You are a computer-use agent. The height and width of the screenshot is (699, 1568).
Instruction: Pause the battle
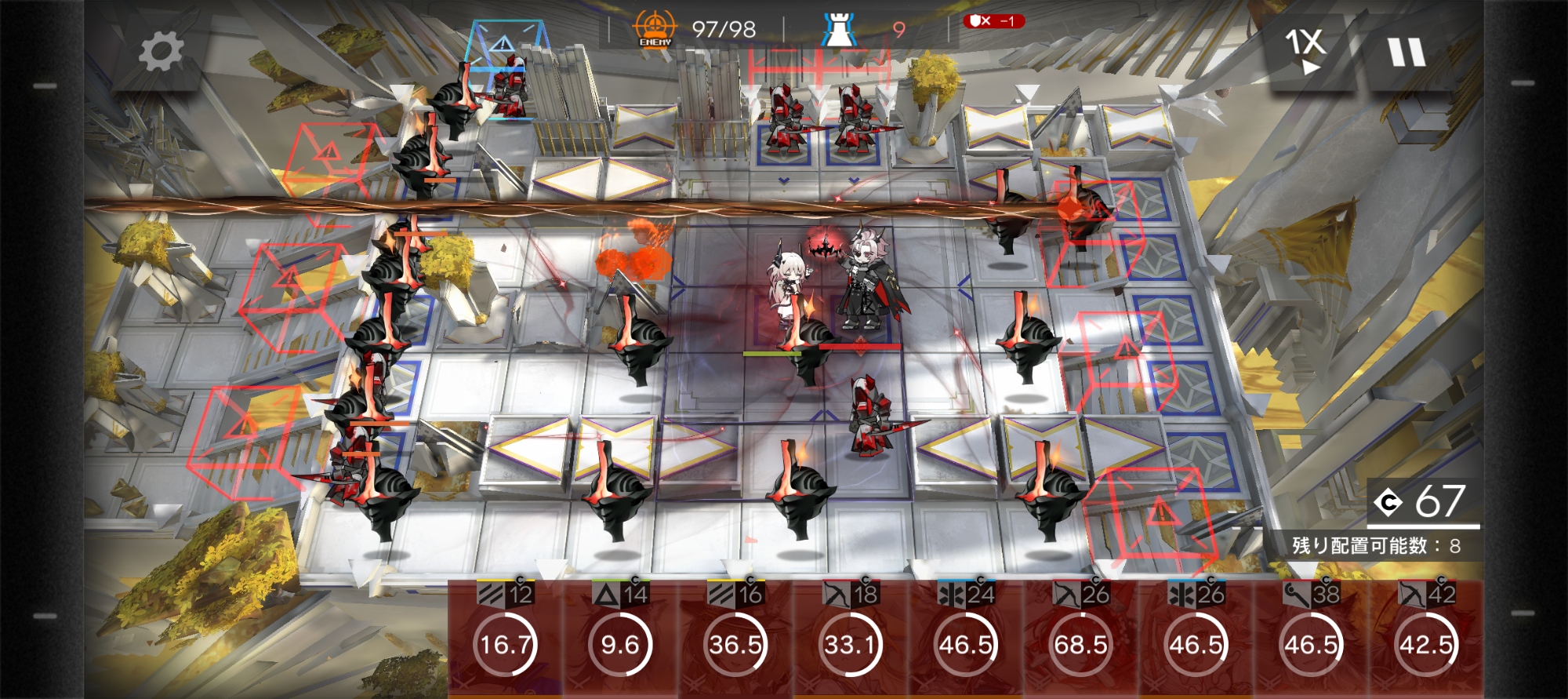pos(1406,53)
